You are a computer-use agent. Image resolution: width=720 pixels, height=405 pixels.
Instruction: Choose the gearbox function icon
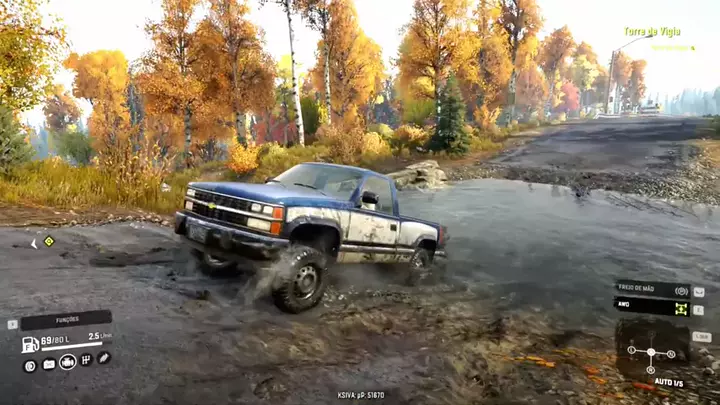click(x=87, y=360)
